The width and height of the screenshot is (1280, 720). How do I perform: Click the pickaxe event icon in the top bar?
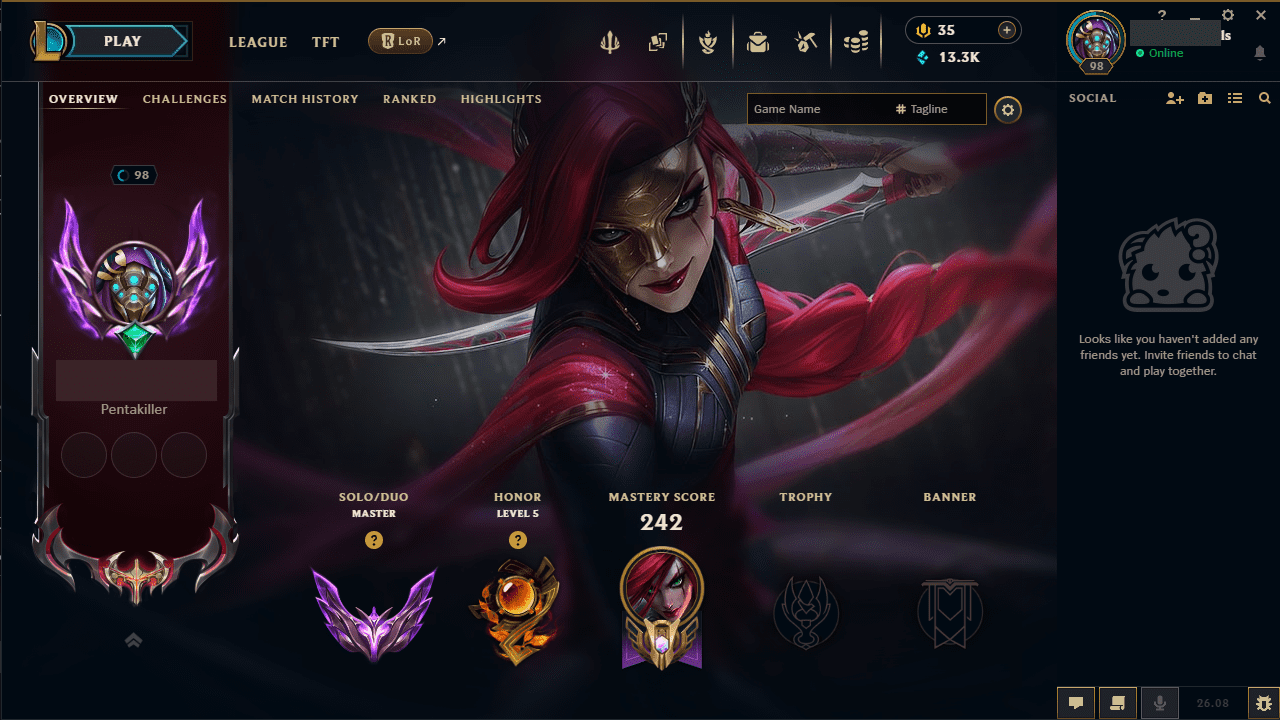coord(806,41)
